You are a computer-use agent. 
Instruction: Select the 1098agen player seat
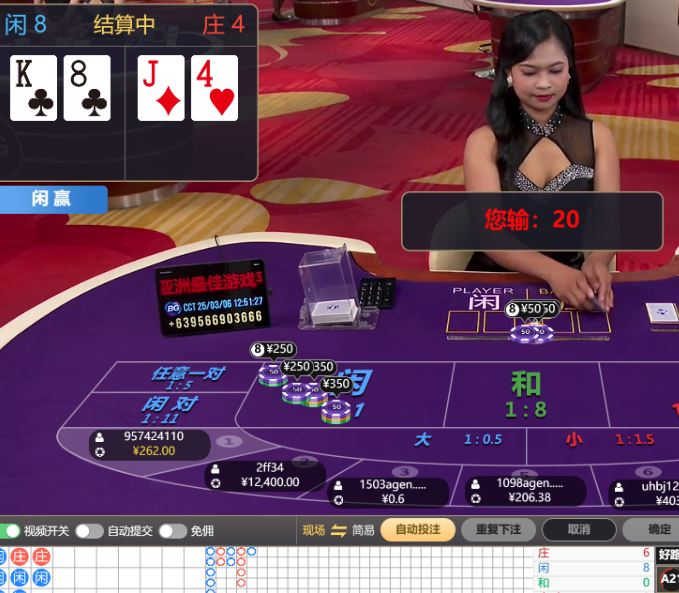[x=525, y=490]
